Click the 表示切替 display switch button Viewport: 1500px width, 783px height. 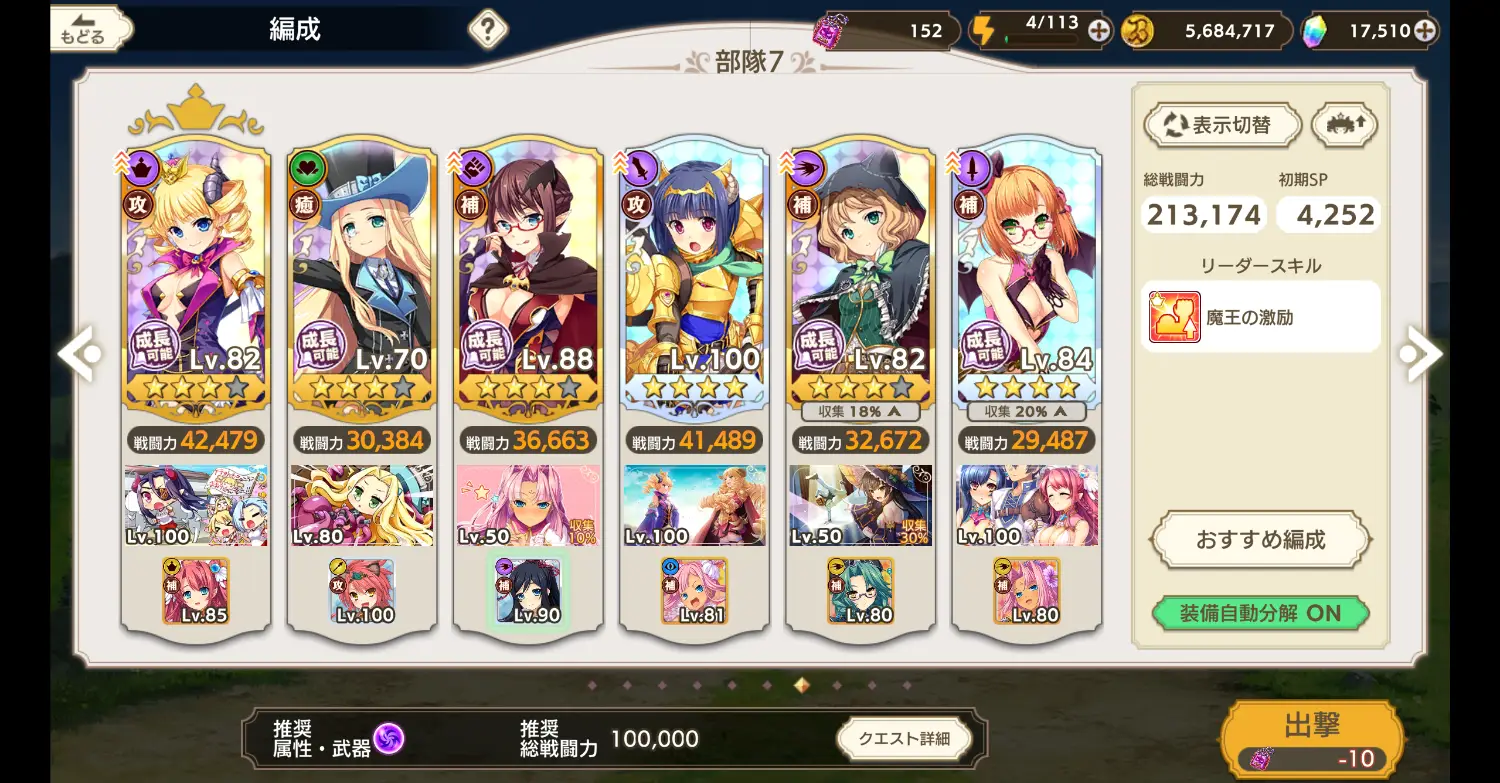tap(1222, 126)
